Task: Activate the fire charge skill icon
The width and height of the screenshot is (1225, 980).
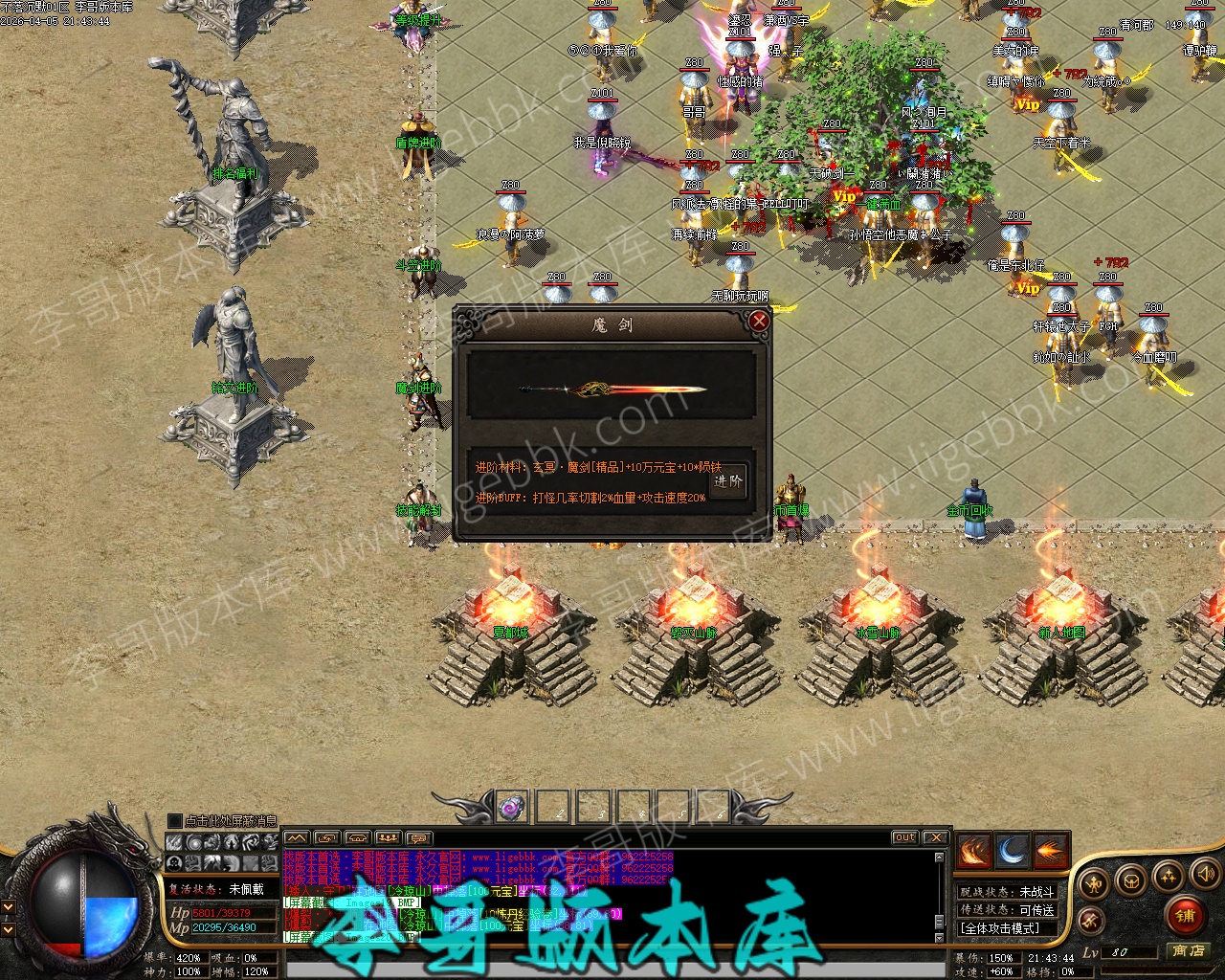Action: coord(1051,851)
